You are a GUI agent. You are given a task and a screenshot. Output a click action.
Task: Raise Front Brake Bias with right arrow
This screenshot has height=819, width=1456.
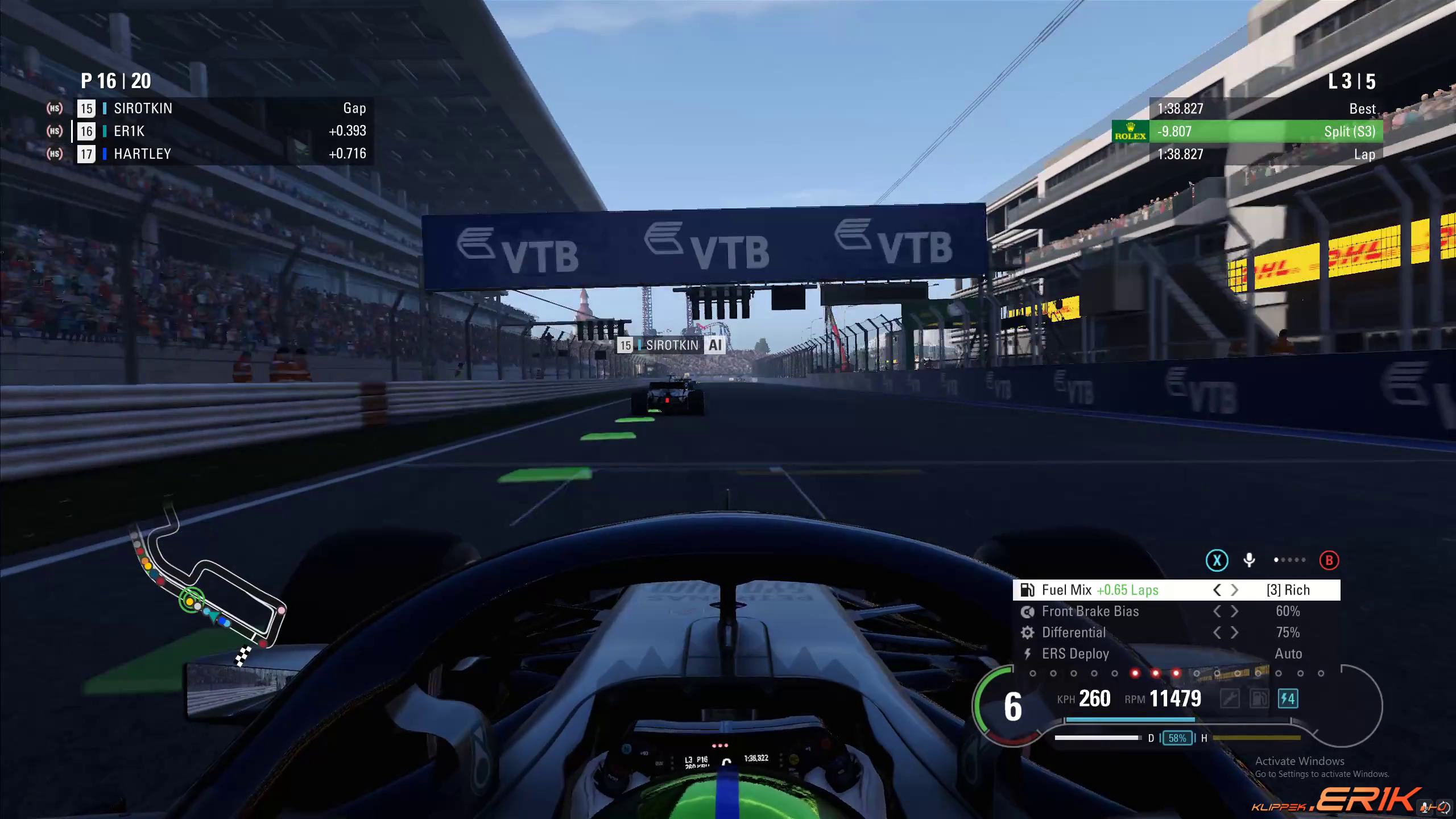point(1235,611)
